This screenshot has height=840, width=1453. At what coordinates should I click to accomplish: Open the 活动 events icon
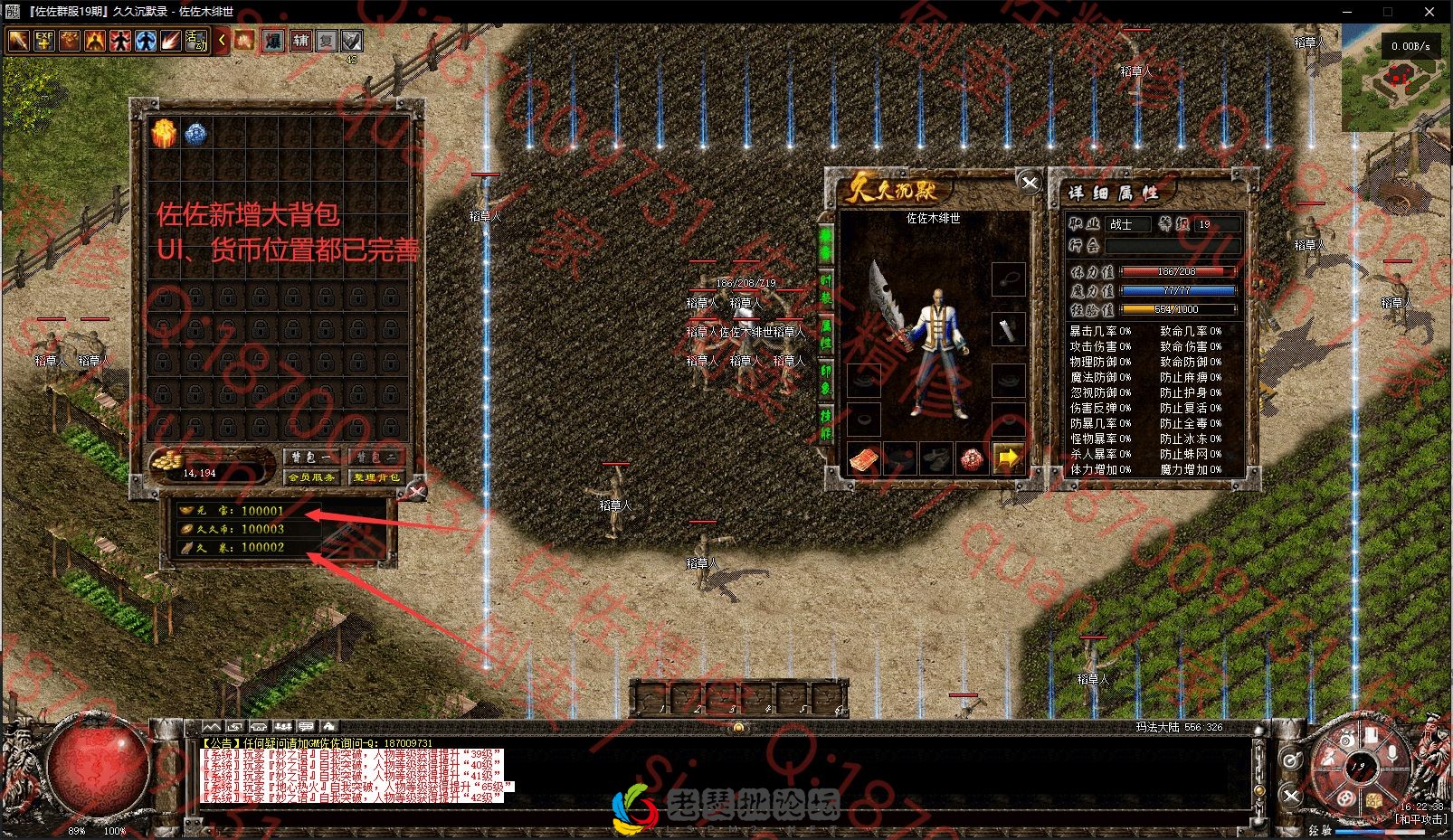196,41
